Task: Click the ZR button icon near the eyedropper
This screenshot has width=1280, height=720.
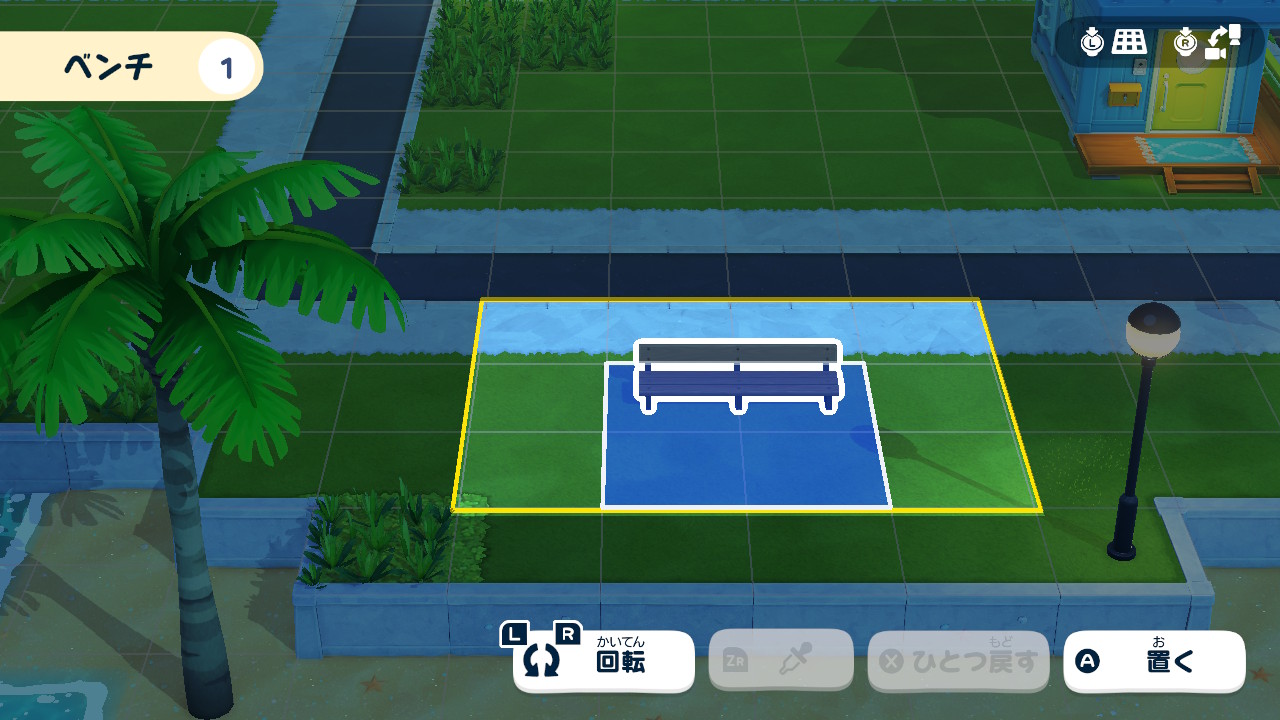Action: [x=733, y=659]
